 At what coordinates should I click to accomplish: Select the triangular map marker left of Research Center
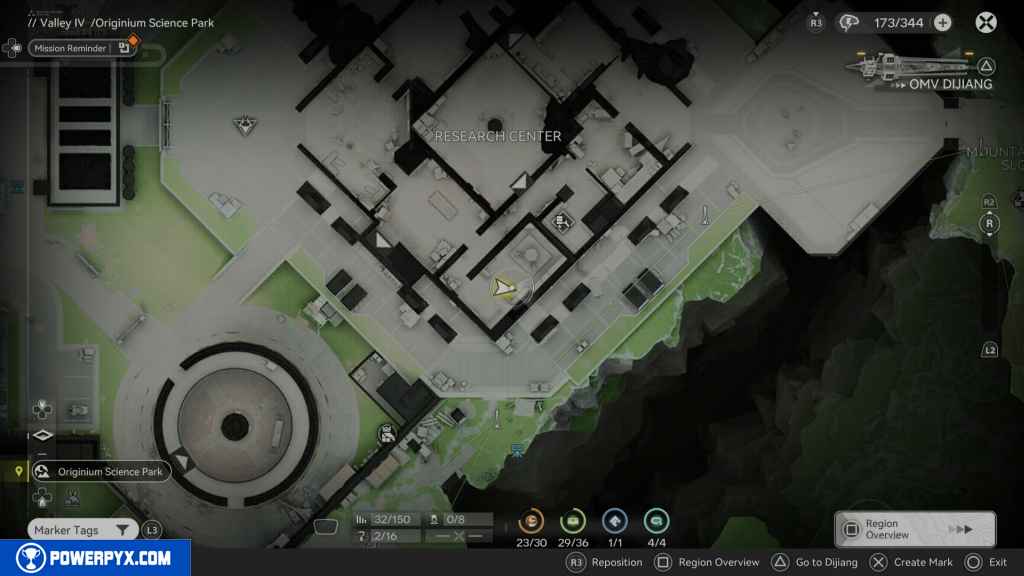pos(243,125)
